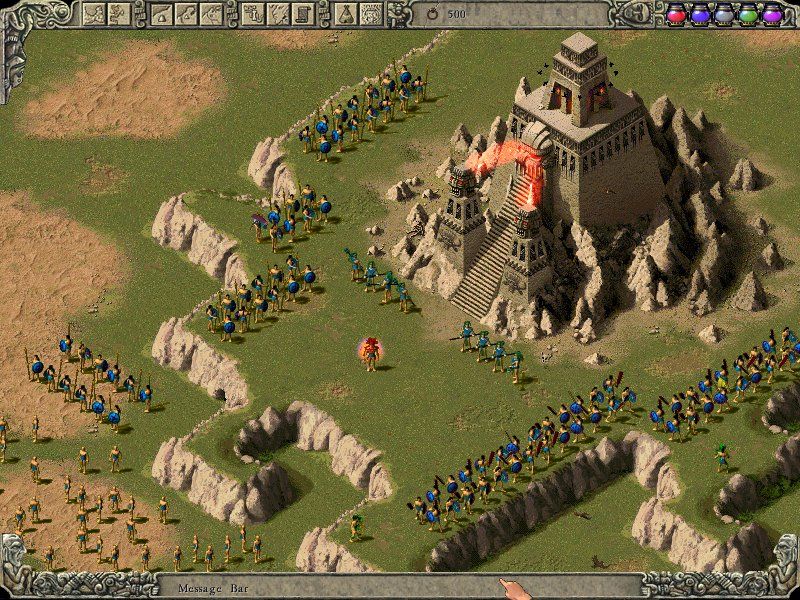The width and height of the screenshot is (800, 600).
Task: Click the running figure toolbar button
Action: click(121, 13)
